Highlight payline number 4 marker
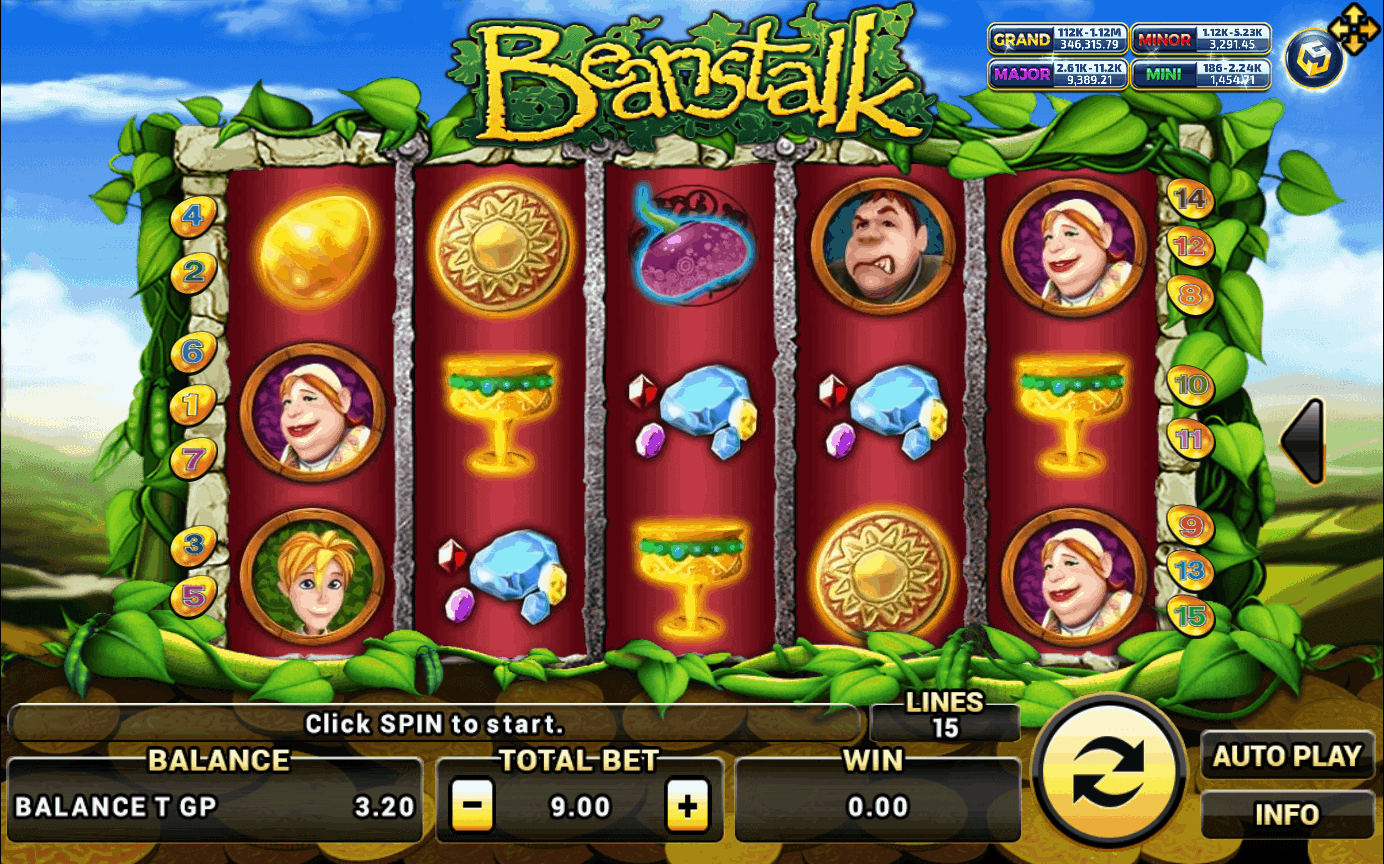 pyautogui.click(x=193, y=214)
